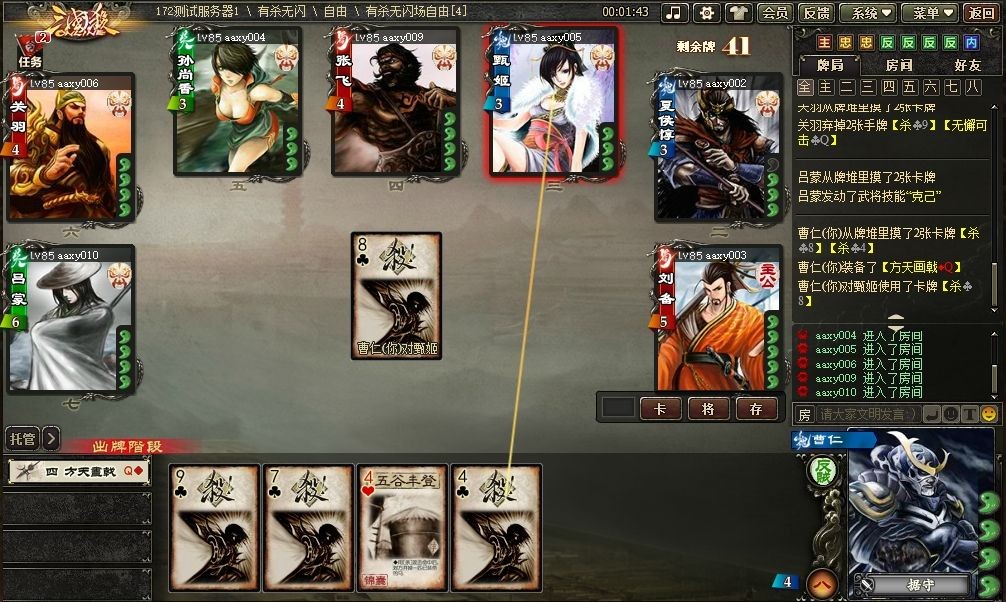Click the 反馈 feedback button
This screenshot has width=1006, height=602.
816,13
